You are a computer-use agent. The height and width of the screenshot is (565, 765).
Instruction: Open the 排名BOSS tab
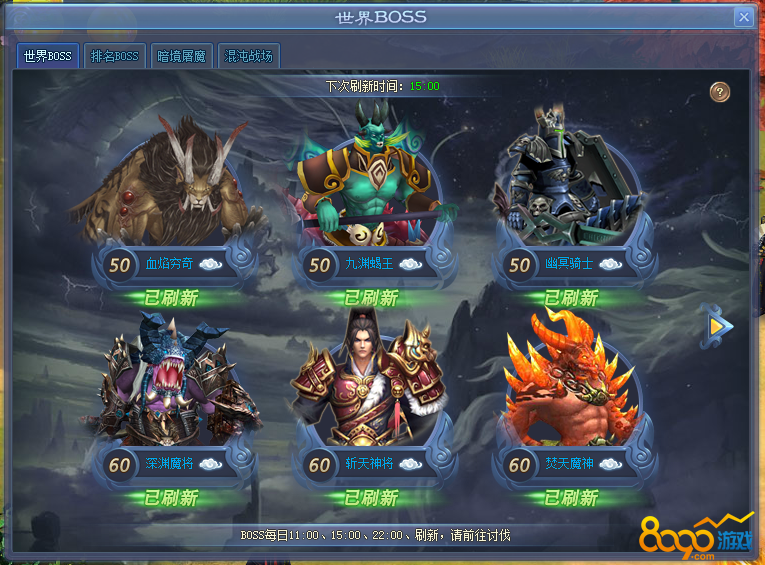pyautogui.click(x=115, y=56)
